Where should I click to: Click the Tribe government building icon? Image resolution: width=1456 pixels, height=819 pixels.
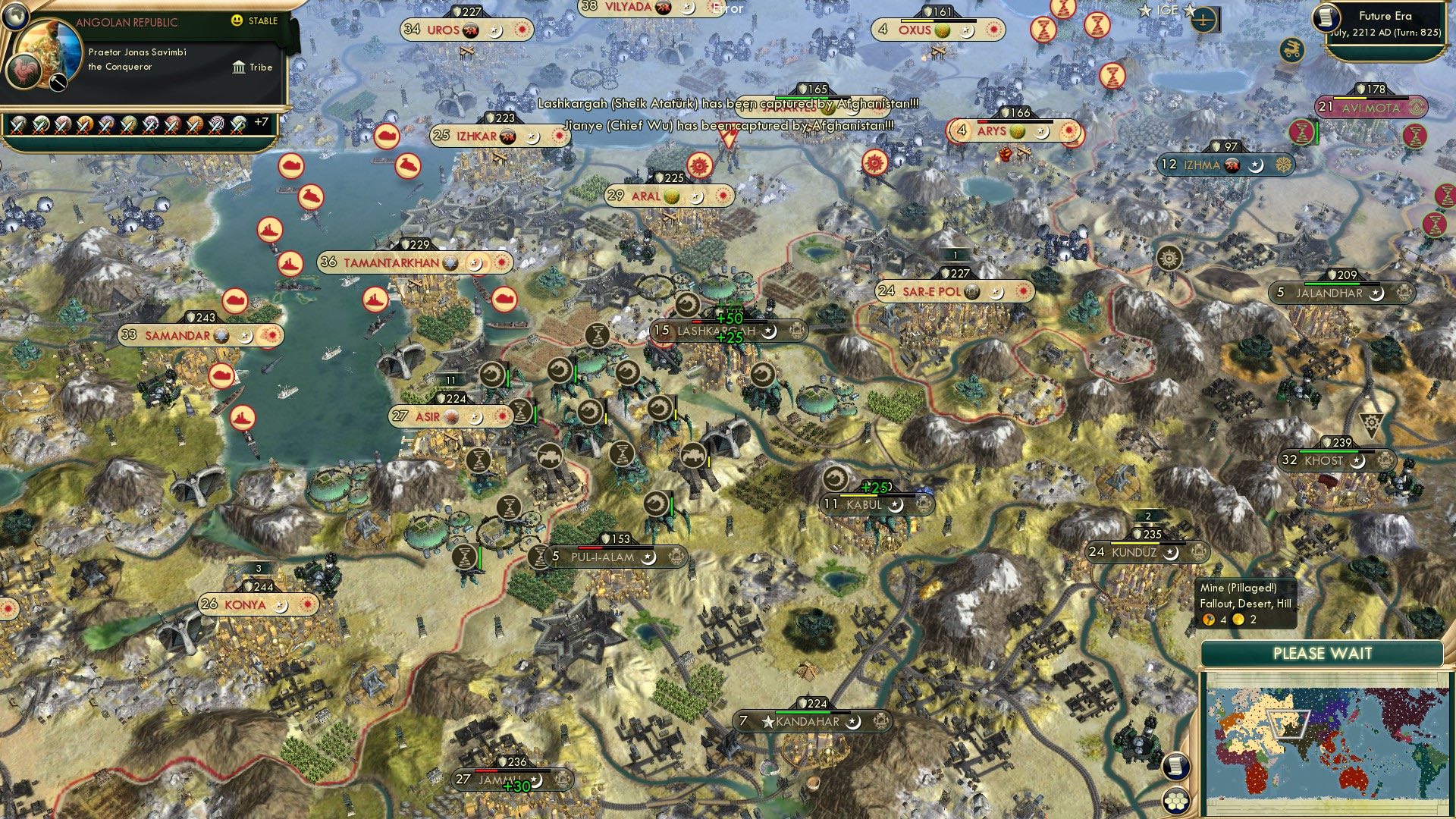coord(239,67)
